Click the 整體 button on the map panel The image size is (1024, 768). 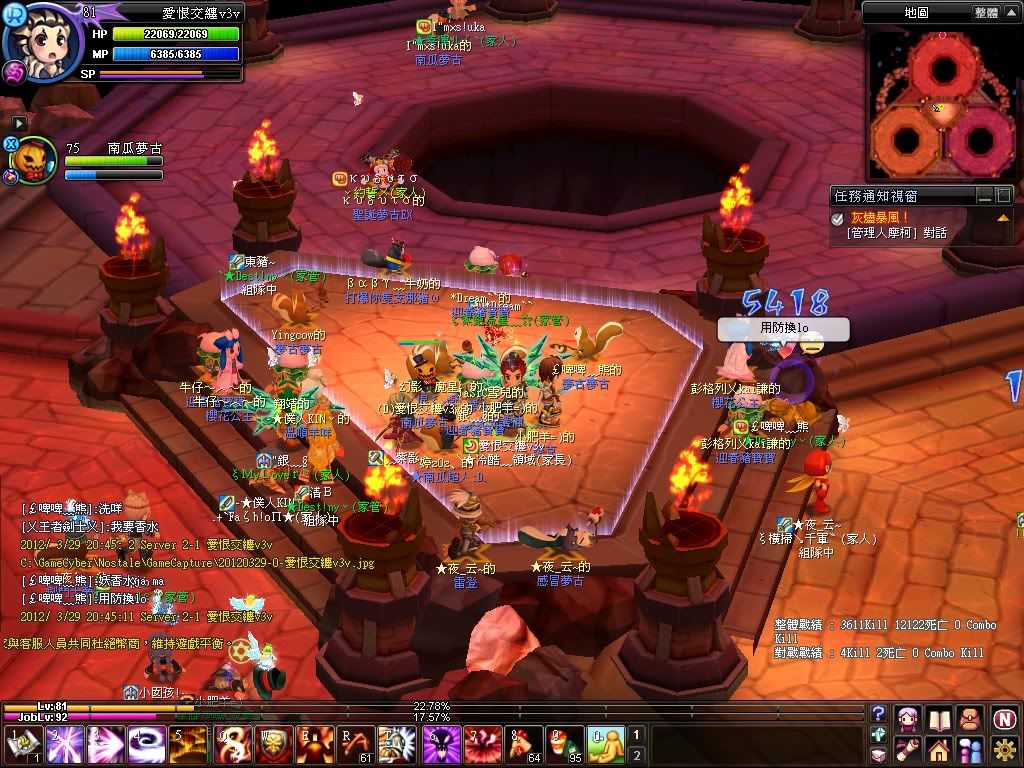[x=986, y=13]
